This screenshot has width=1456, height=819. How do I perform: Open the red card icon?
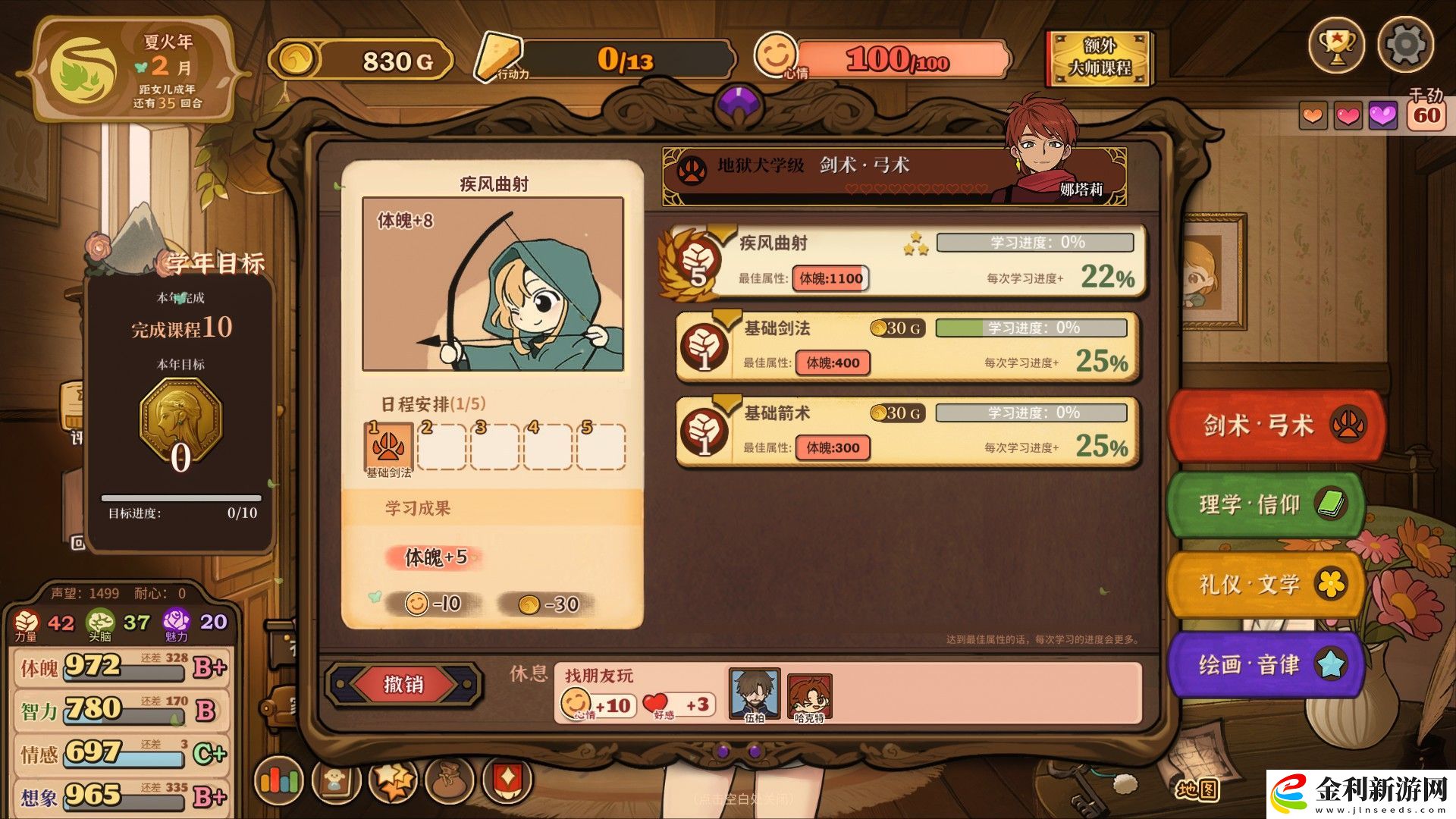pos(506,780)
